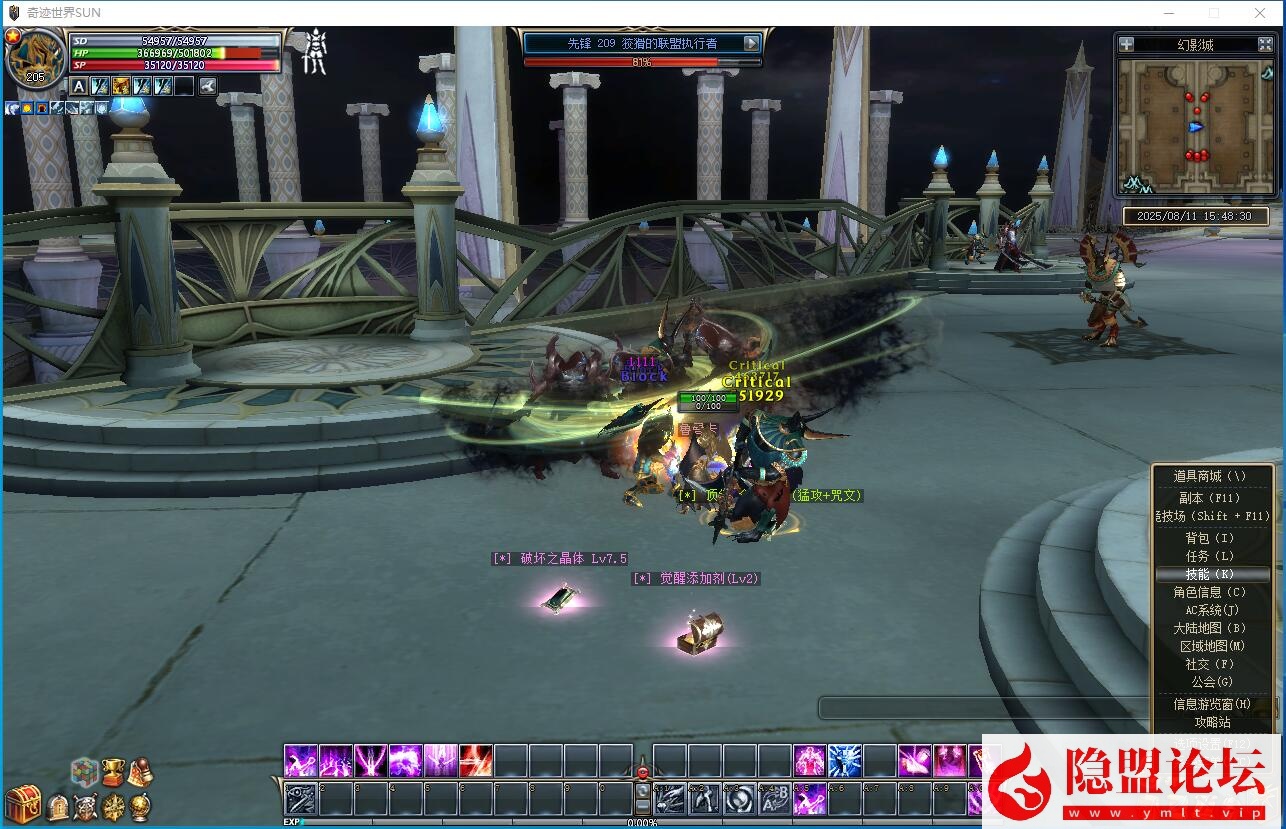
Task: Click the plus button on the minimap header
Action: click(x=1127, y=44)
